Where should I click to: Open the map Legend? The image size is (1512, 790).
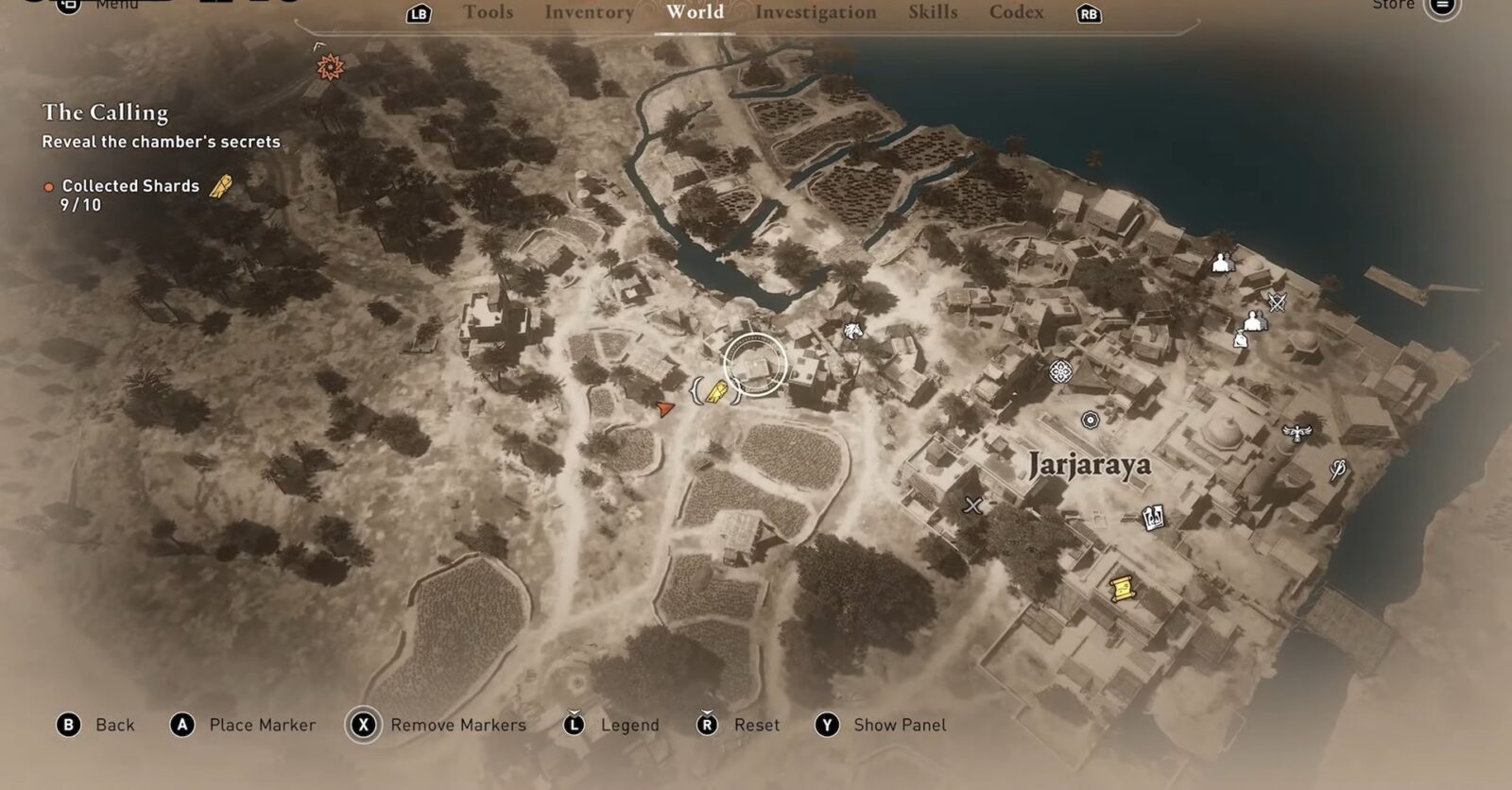[629, 725]
